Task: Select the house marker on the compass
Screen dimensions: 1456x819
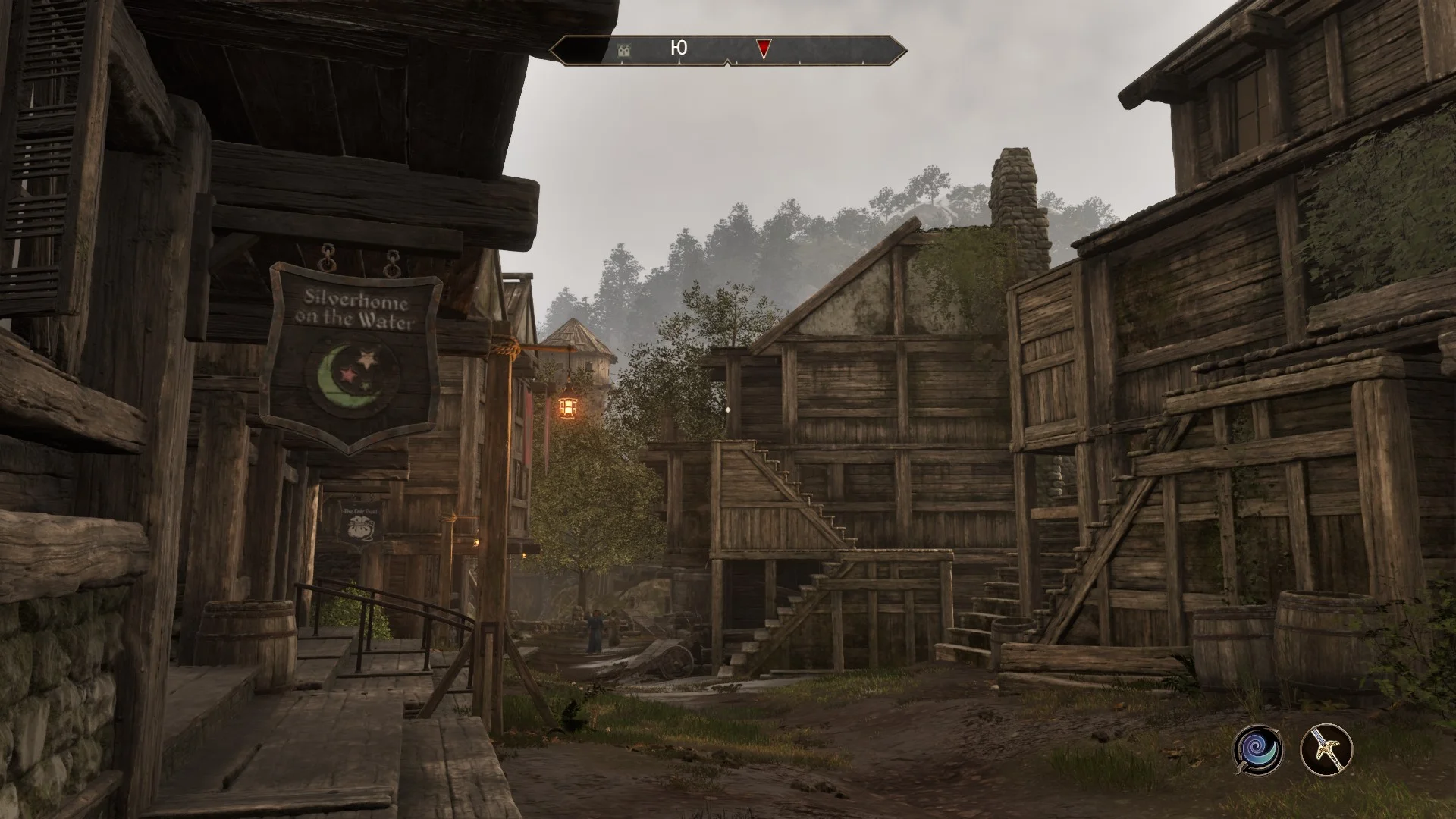Action: tap(624, 50)
